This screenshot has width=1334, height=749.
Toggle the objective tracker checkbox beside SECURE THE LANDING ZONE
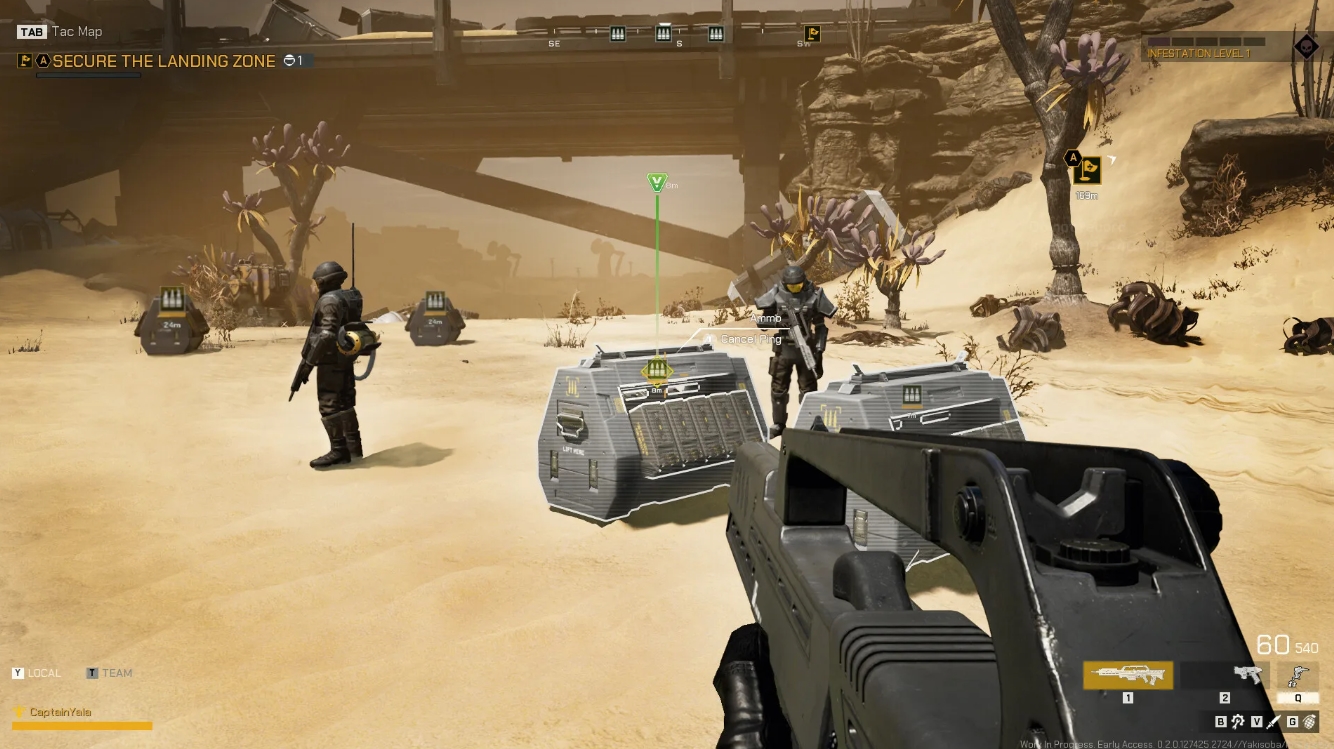pos(24,61)
